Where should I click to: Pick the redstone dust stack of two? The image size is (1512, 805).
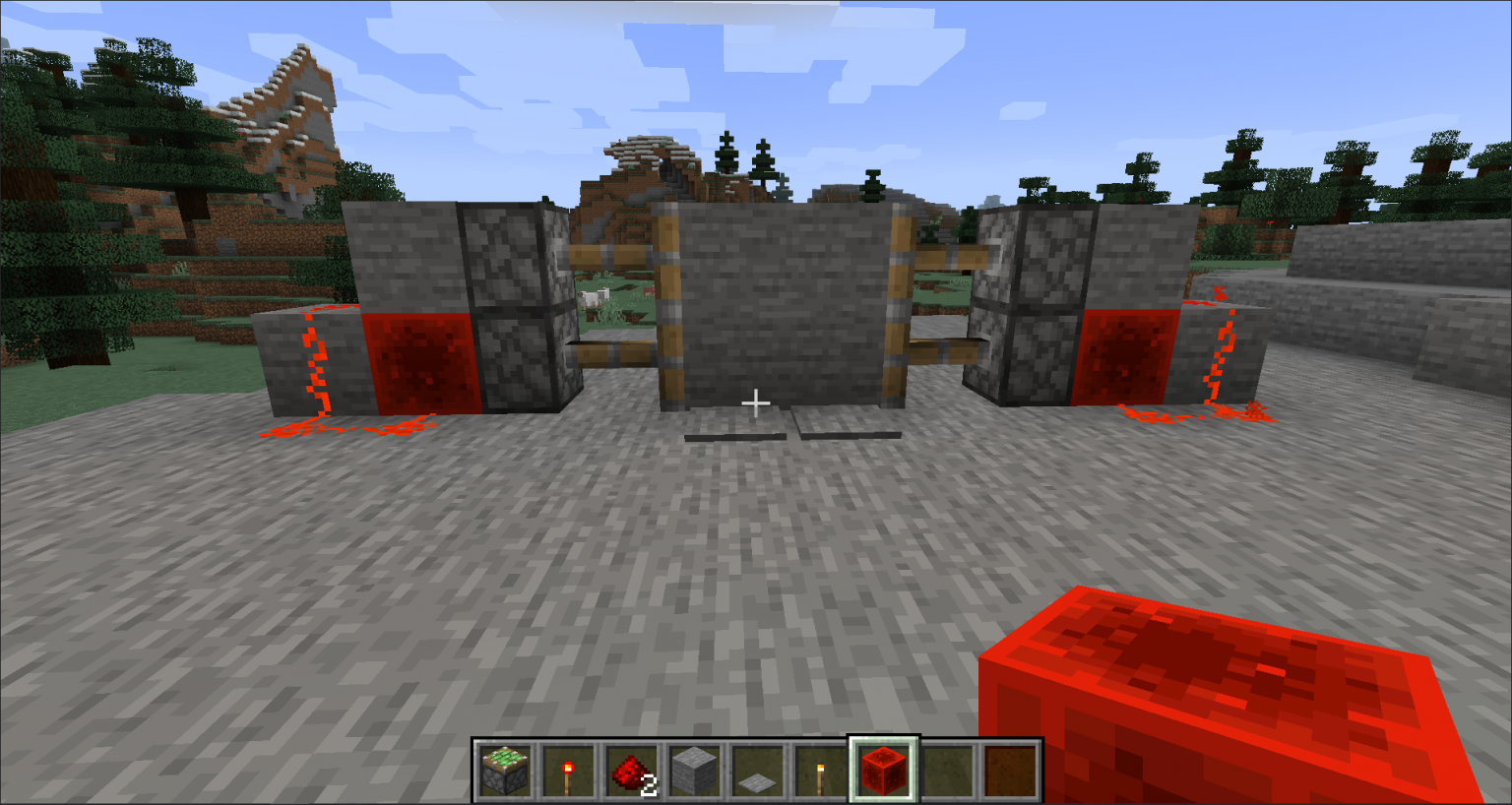633,769
